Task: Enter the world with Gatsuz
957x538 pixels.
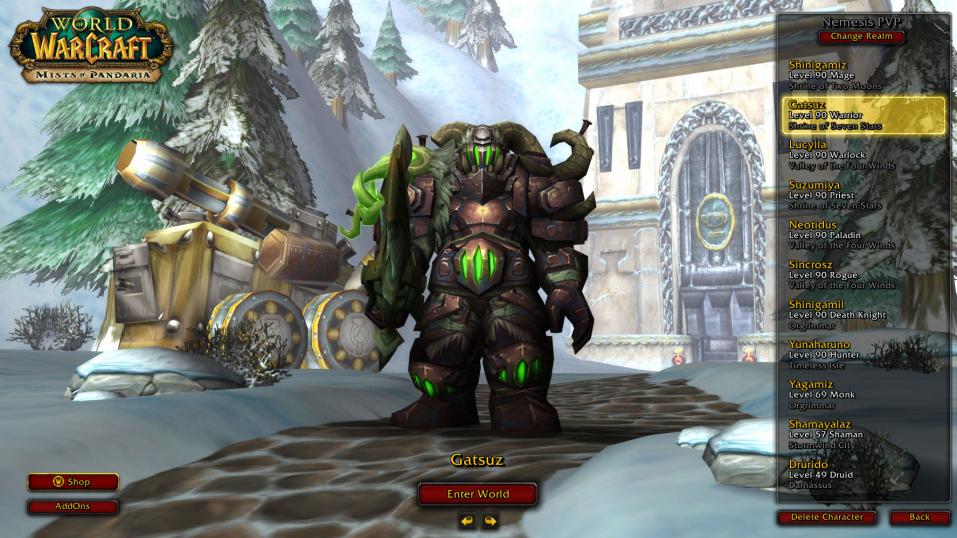Action: [x=477, y=494]
